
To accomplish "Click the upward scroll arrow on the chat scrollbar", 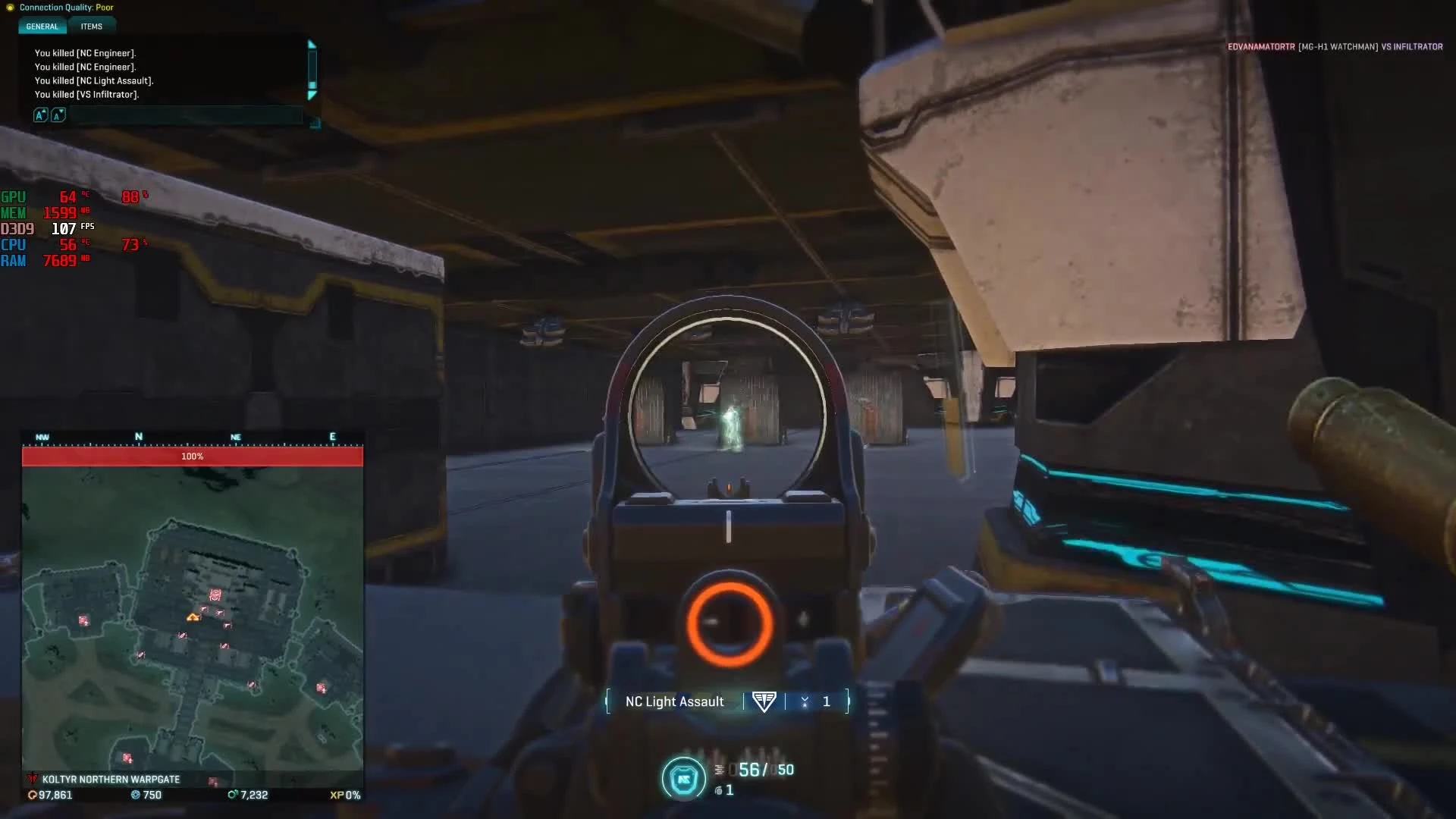I will (312, 44).
